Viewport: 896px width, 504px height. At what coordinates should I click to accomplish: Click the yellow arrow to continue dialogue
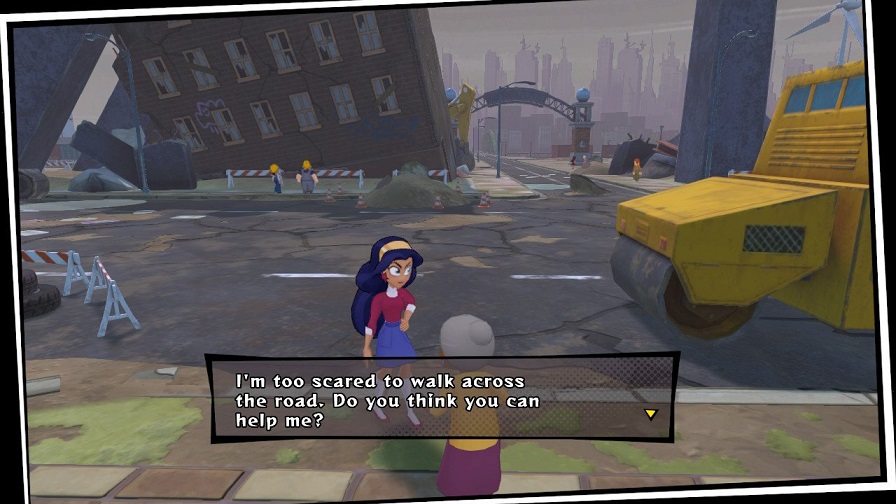point(650,413)
